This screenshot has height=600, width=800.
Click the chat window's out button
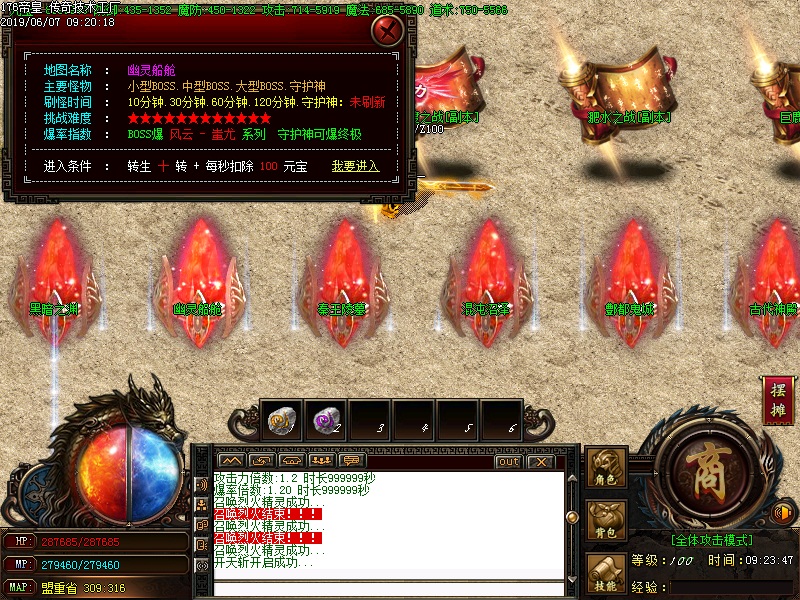tap(508, 461)
